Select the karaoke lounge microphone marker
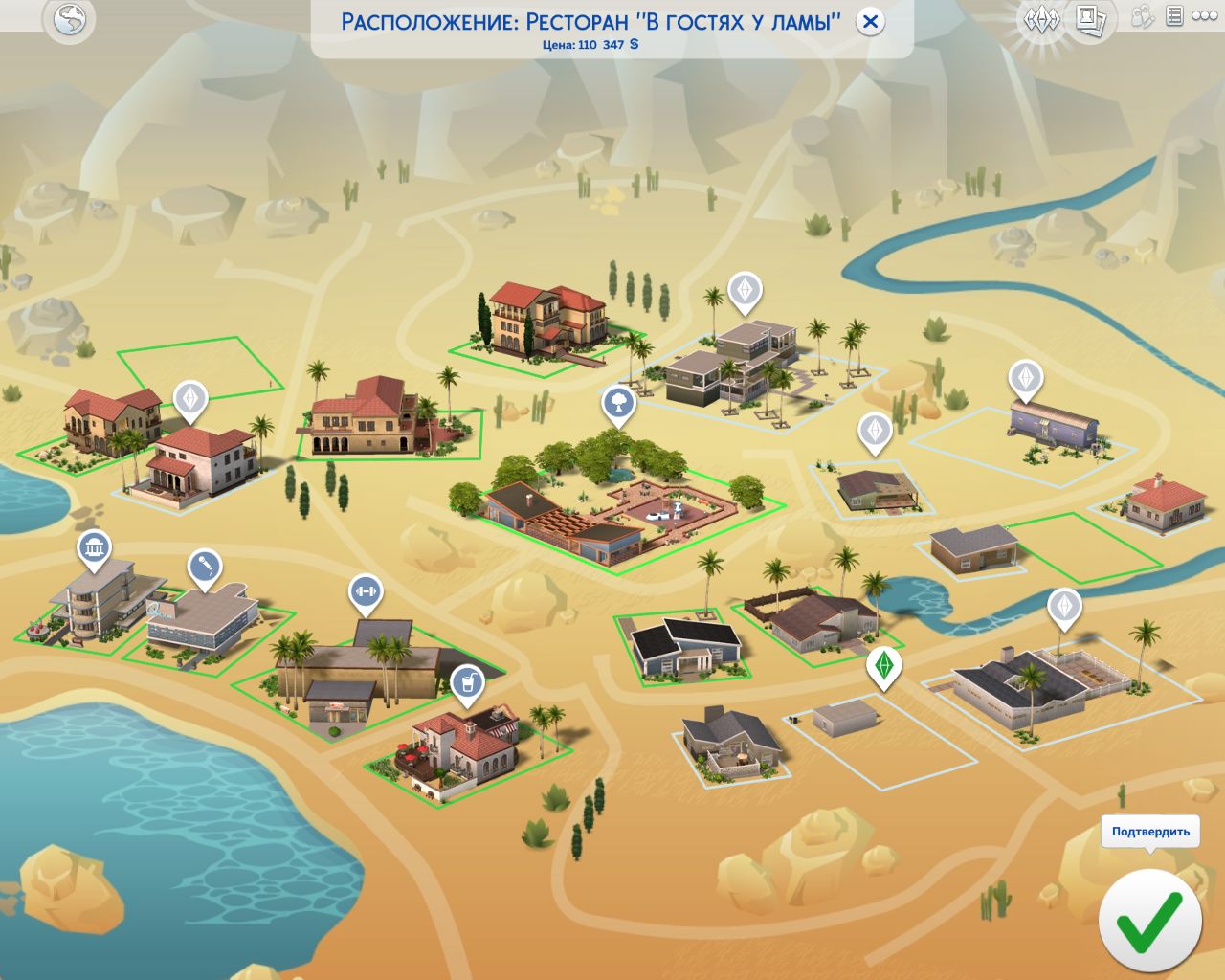Viewport: 1225px width, 980px height. point(204,568)
